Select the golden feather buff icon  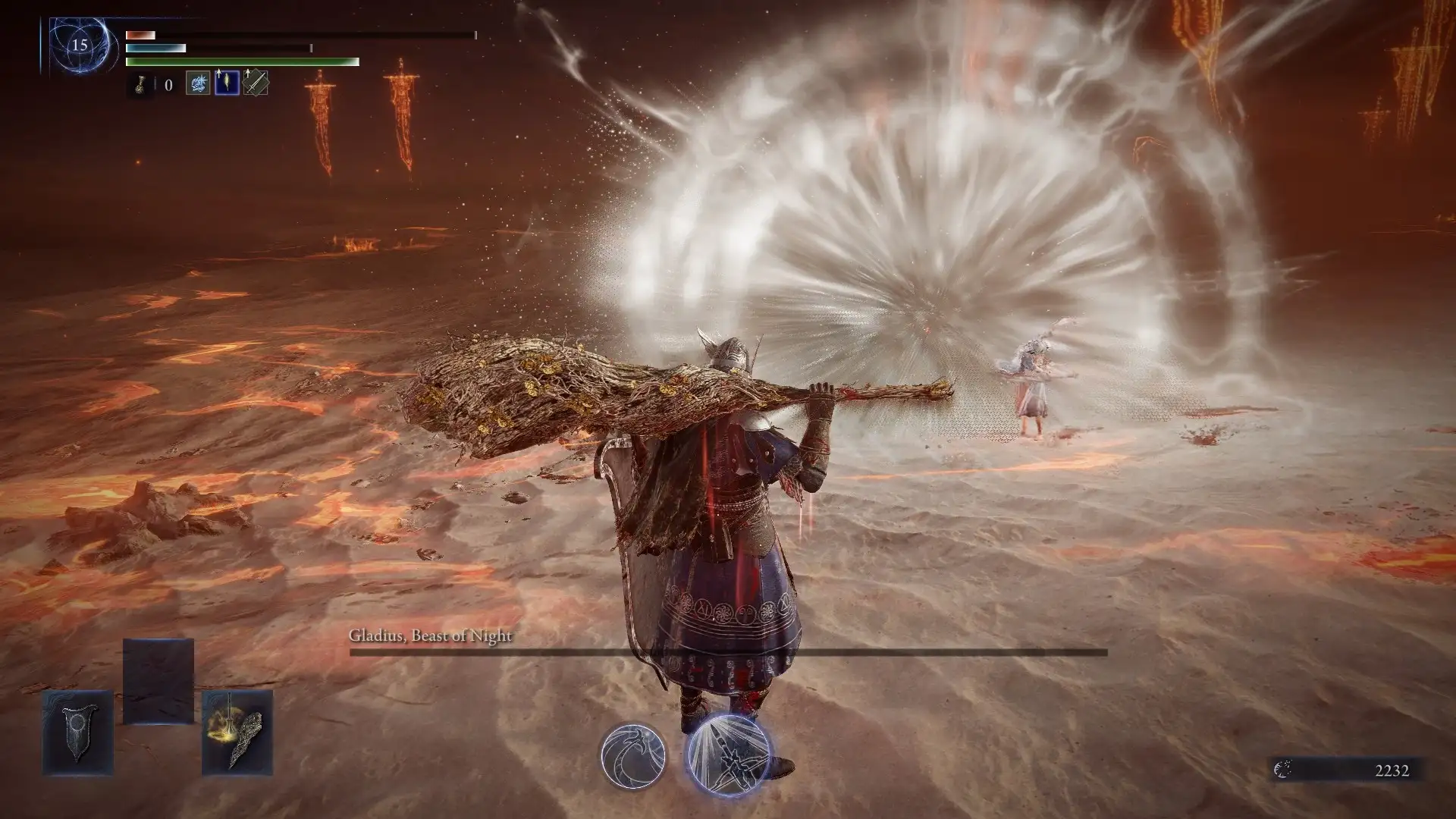pyautogui.click(x=227, y=83)
